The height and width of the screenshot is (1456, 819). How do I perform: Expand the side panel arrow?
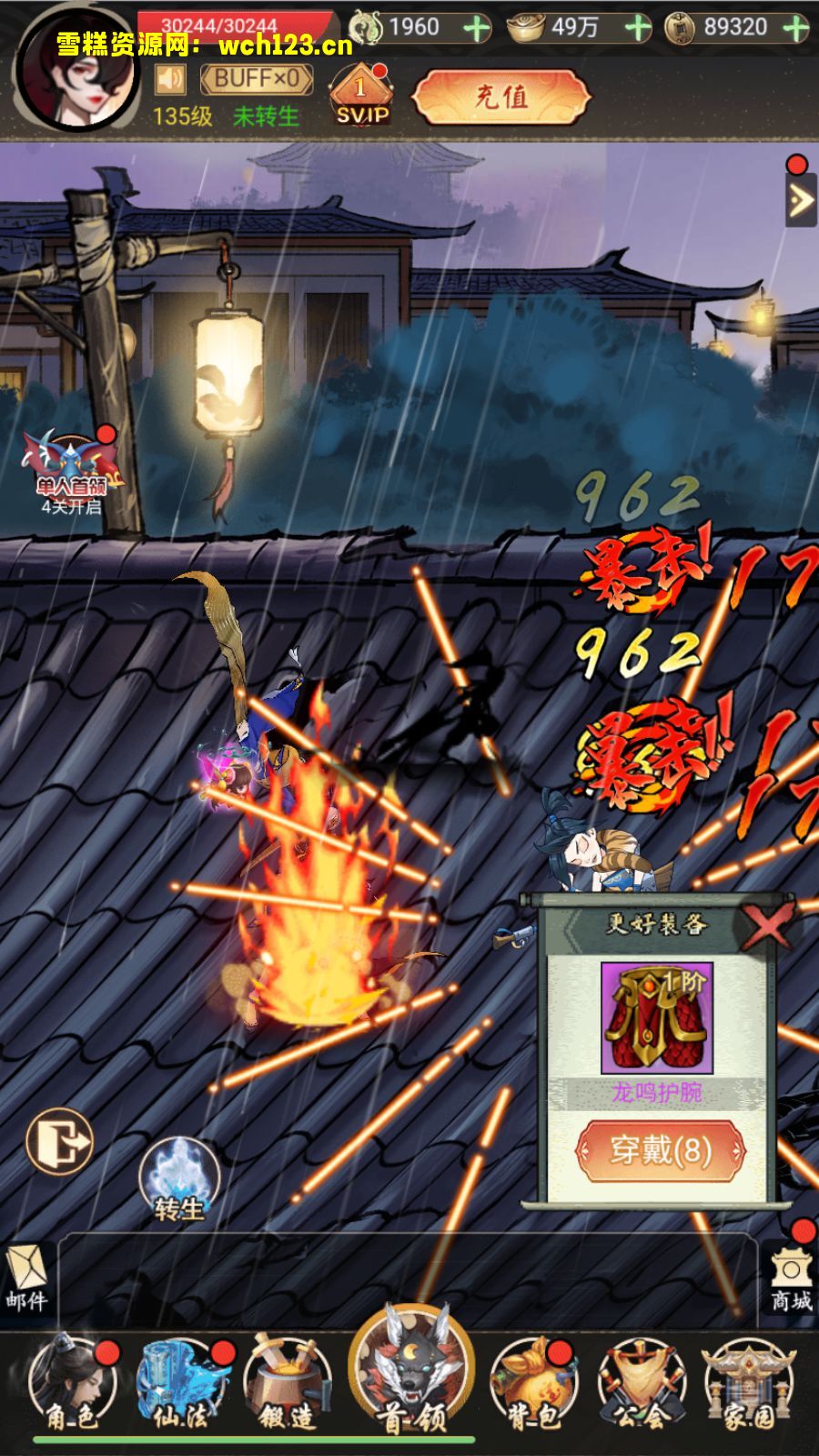tap(800, 200)
